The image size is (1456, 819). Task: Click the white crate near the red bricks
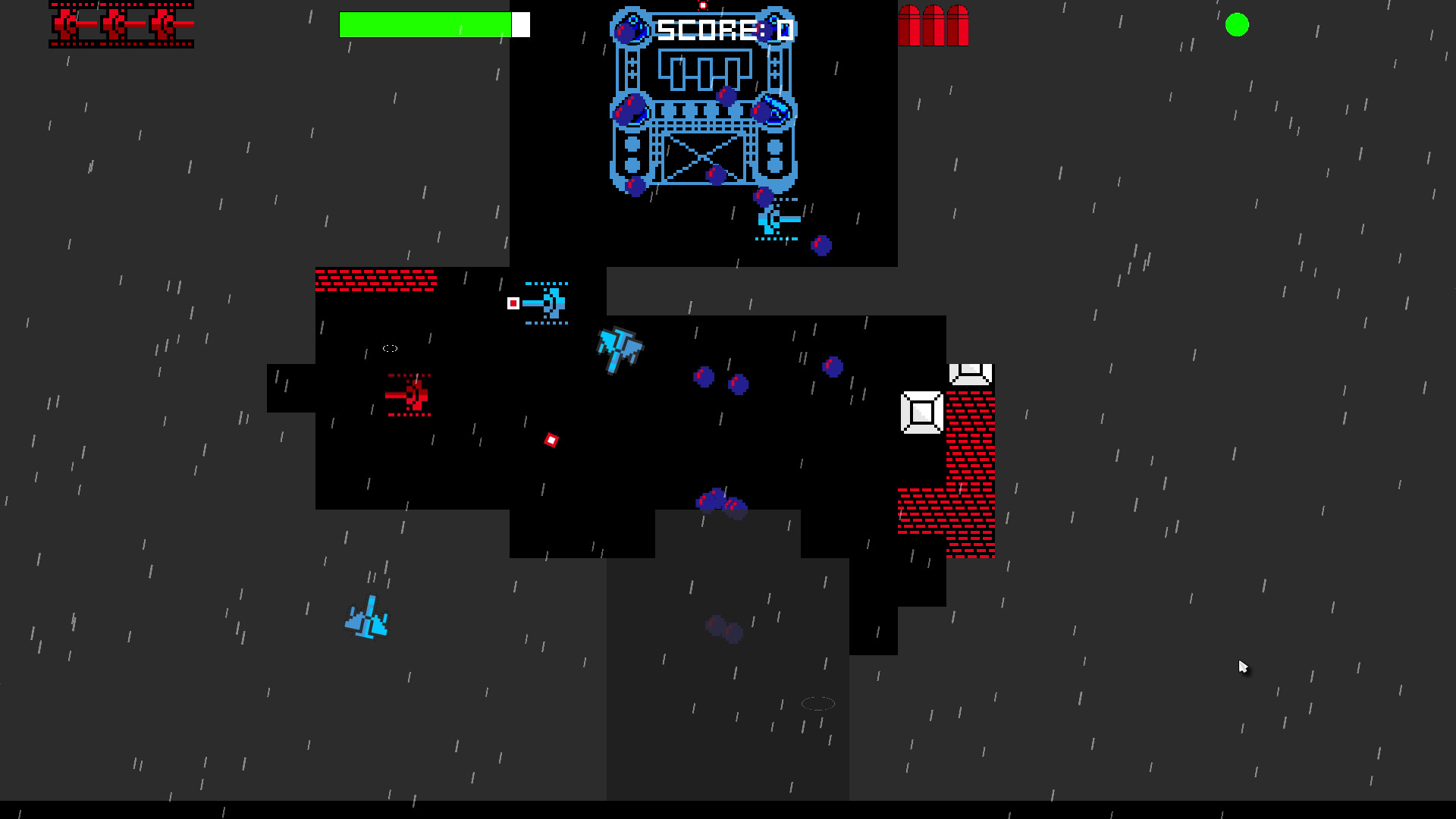921,412
